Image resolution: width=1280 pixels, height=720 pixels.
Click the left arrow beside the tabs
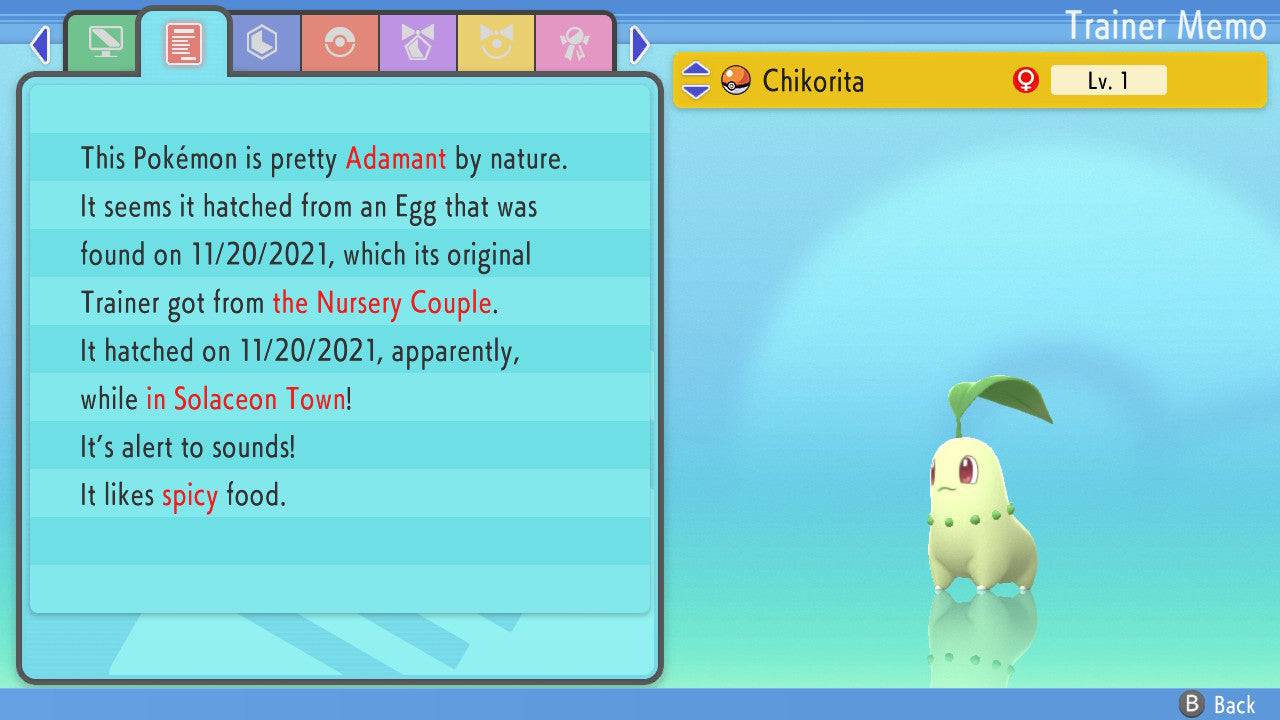[40, 44]
